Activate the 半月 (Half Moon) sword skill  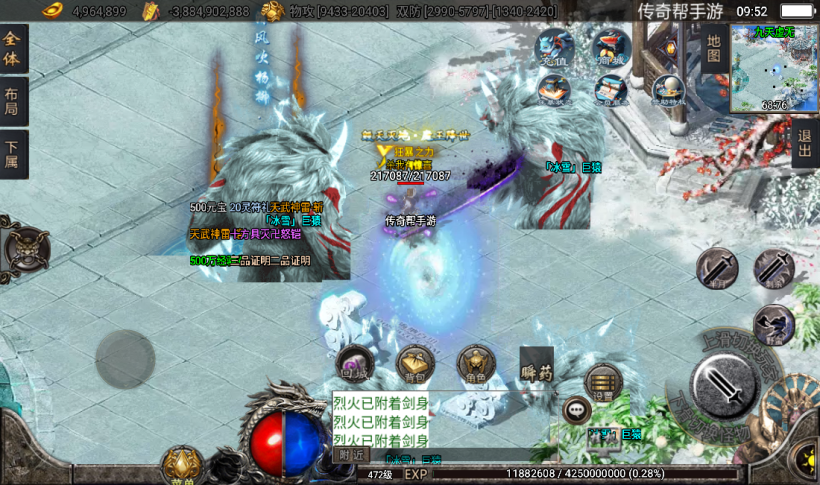[717, 268]
